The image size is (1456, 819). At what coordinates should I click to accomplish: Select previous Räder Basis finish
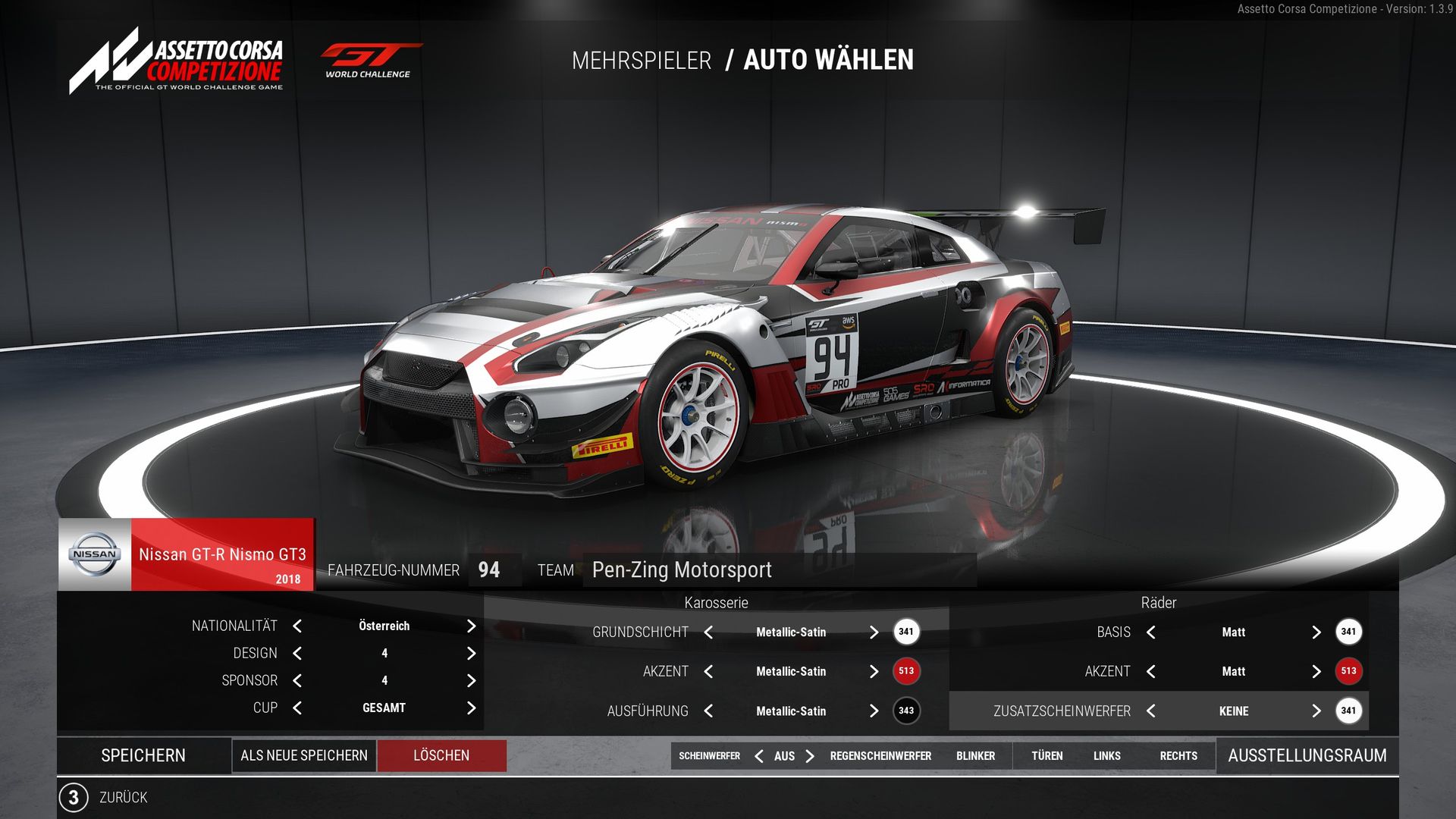pyautogui.click(x=1151, y=632)
